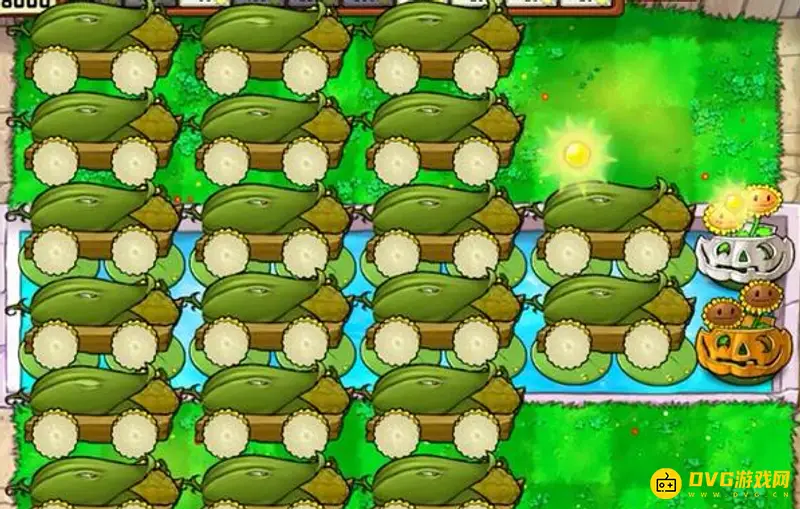
Task: Collect the small sun beside the twin sunflower
Action: (733, 204)
